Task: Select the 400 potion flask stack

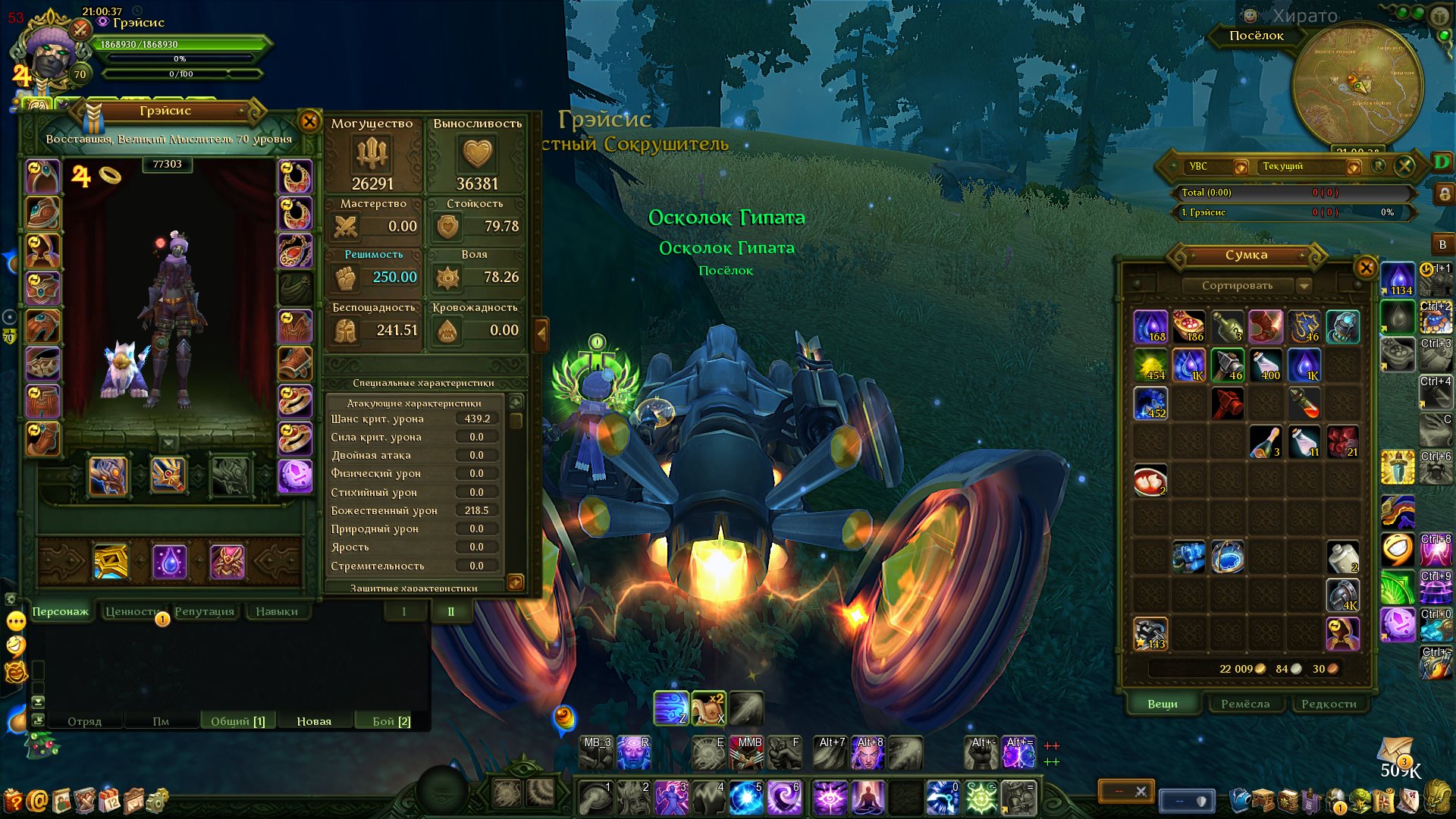Action: coord(1266,365)
